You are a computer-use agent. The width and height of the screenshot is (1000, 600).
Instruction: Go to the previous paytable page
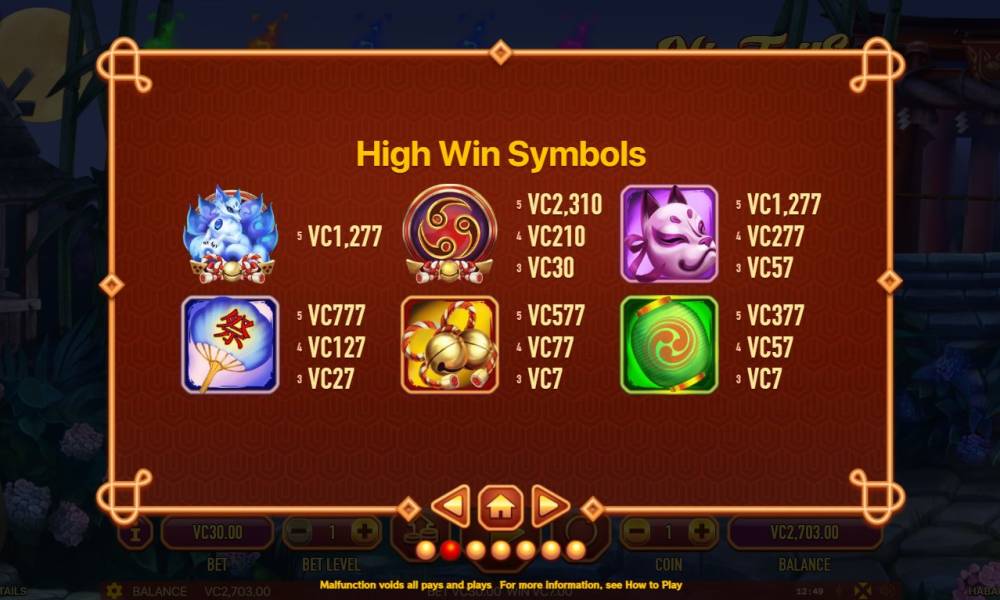451,506
